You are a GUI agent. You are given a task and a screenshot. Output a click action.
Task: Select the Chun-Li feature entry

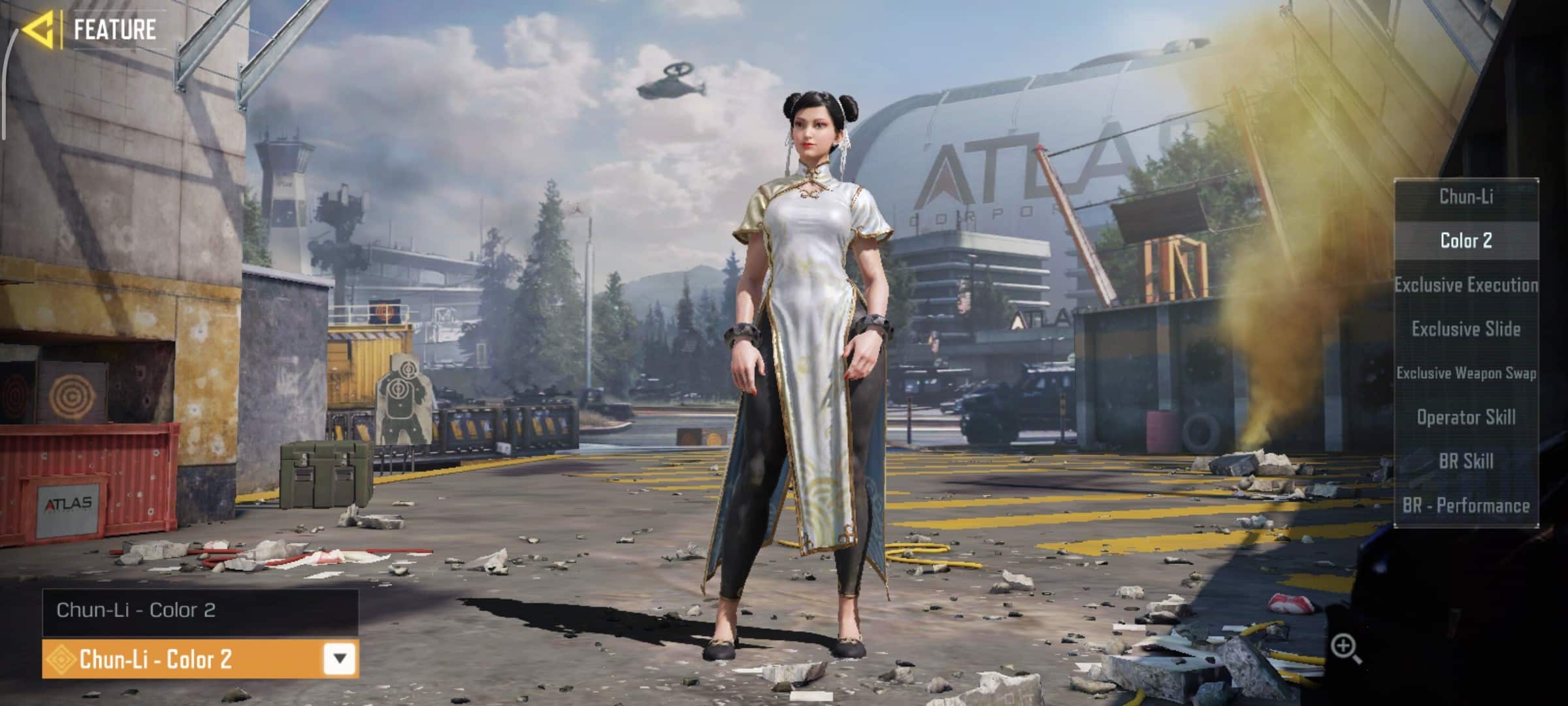pyautogui.click(x=1466, y=197)
